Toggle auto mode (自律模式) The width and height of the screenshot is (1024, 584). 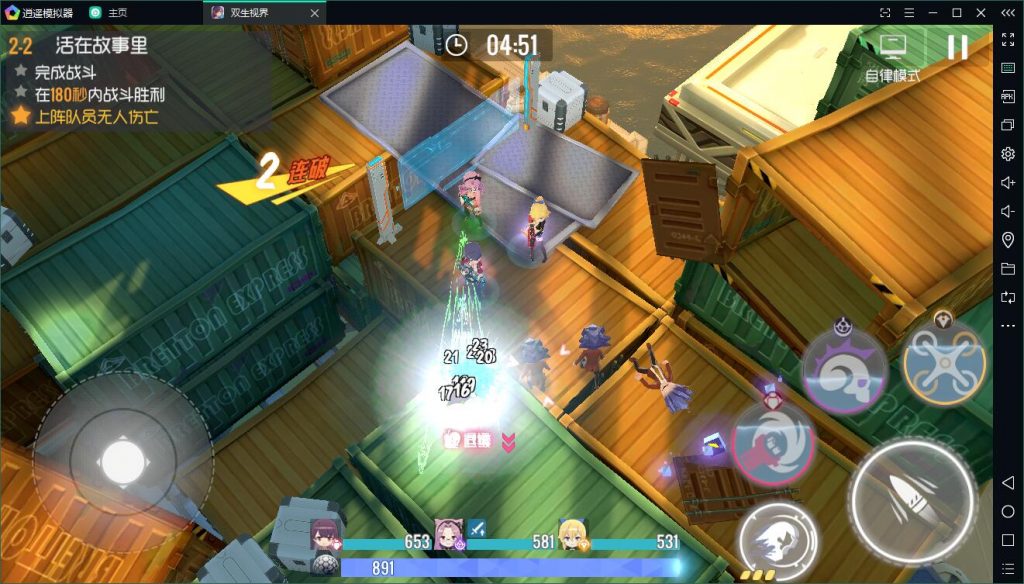[892, 56]
